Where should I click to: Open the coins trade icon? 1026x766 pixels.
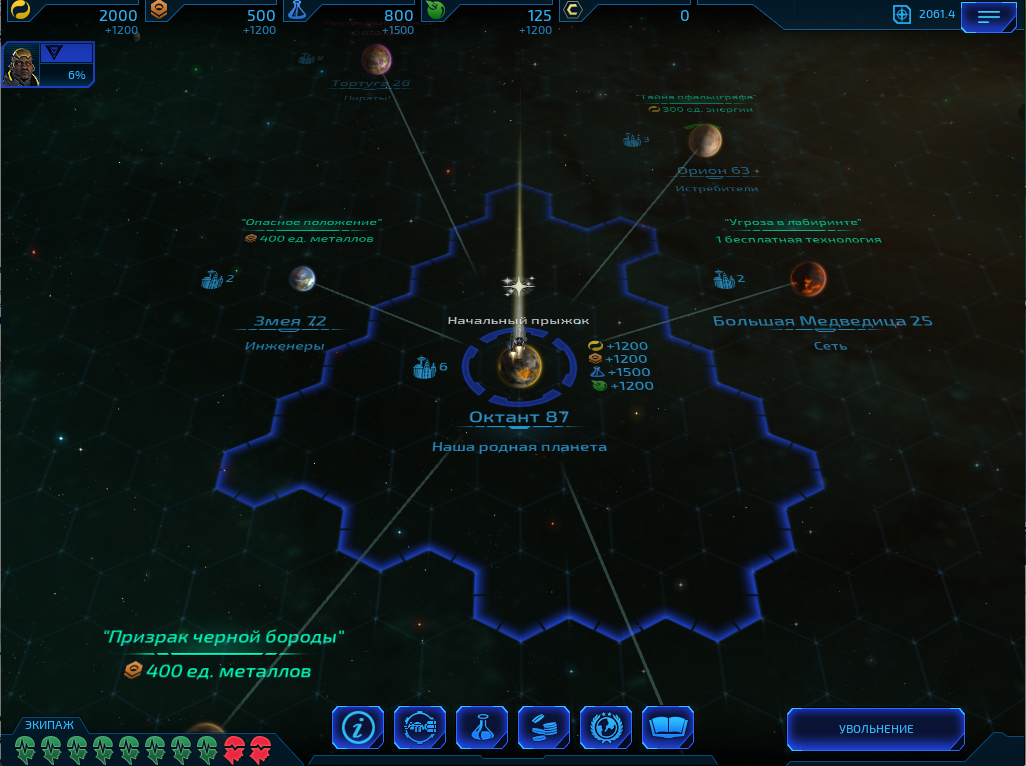coord(544,727)
